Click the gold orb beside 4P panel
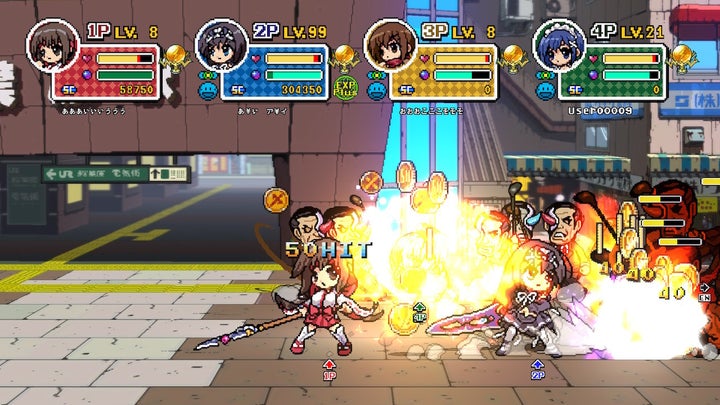 (683, 54)
